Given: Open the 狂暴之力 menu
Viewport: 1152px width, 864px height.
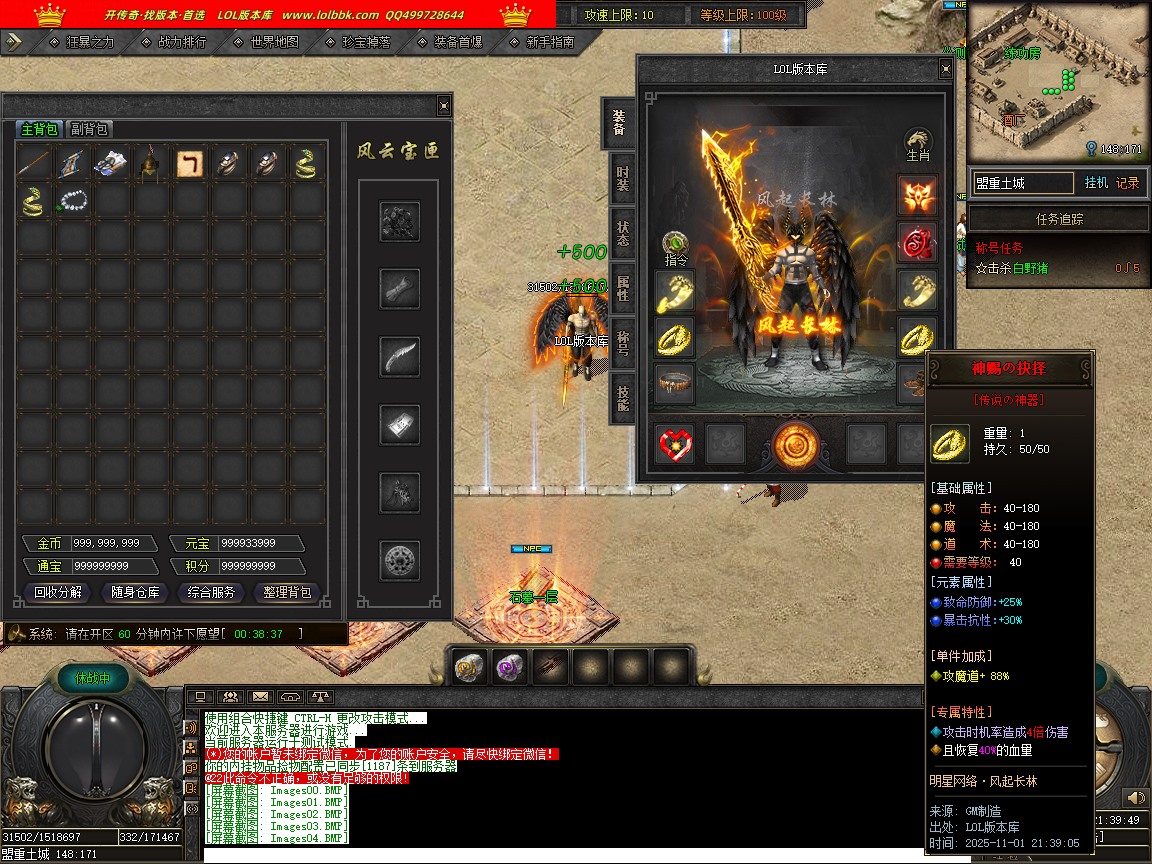Looking at the screenshot, I should pyautogui.click(x=90, y=43).
